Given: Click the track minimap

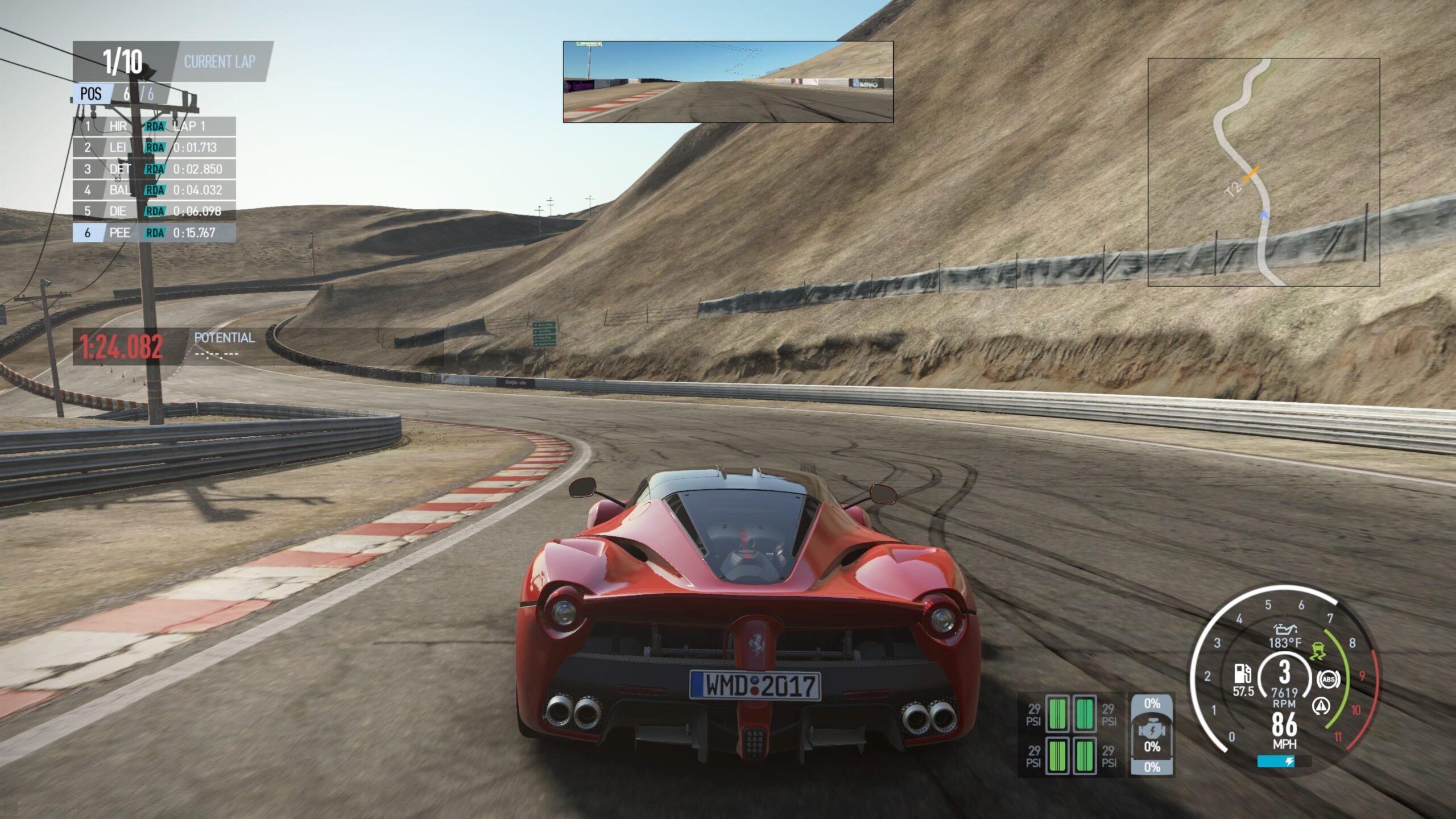Looking at the screenshot, I should tap(1263, 172).
